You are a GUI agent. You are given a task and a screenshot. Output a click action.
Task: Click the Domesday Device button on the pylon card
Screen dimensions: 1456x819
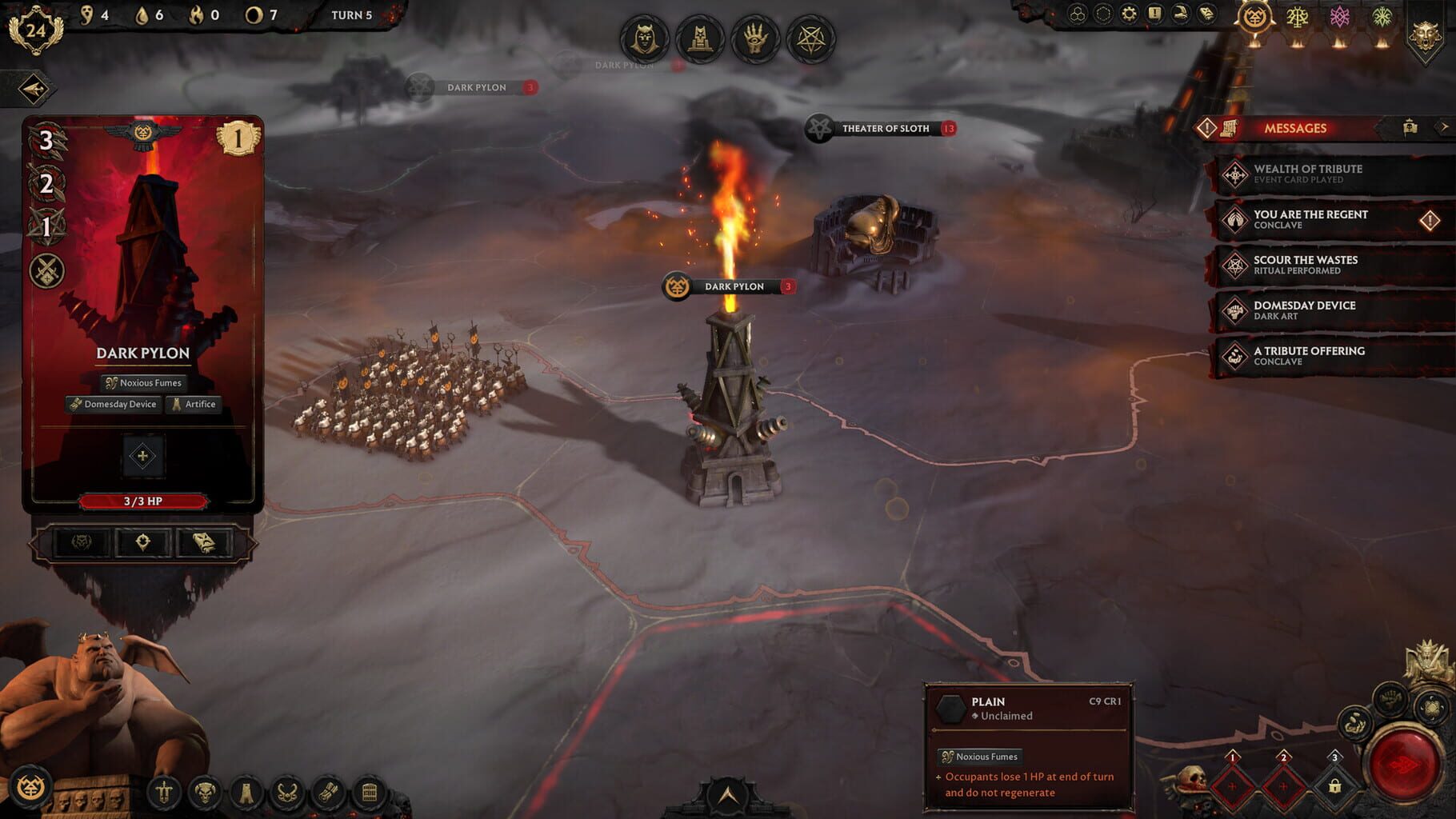[x=113, y=404]
